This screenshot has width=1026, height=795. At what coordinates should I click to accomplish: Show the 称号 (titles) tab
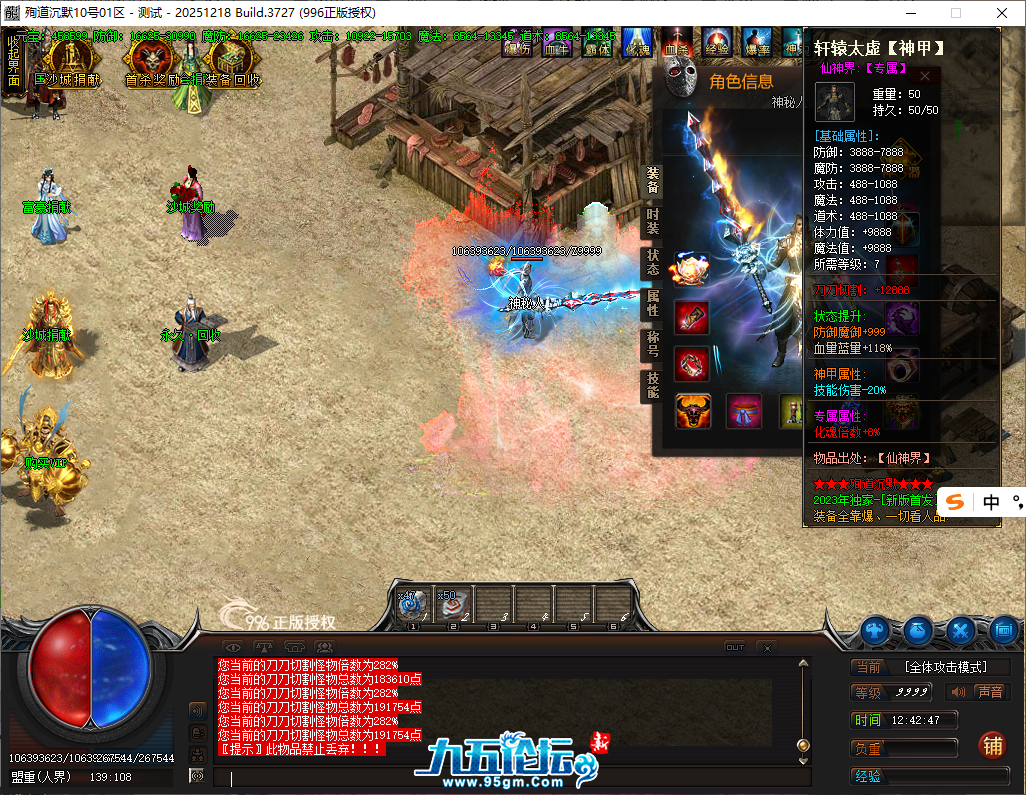[x=652, y=345]
